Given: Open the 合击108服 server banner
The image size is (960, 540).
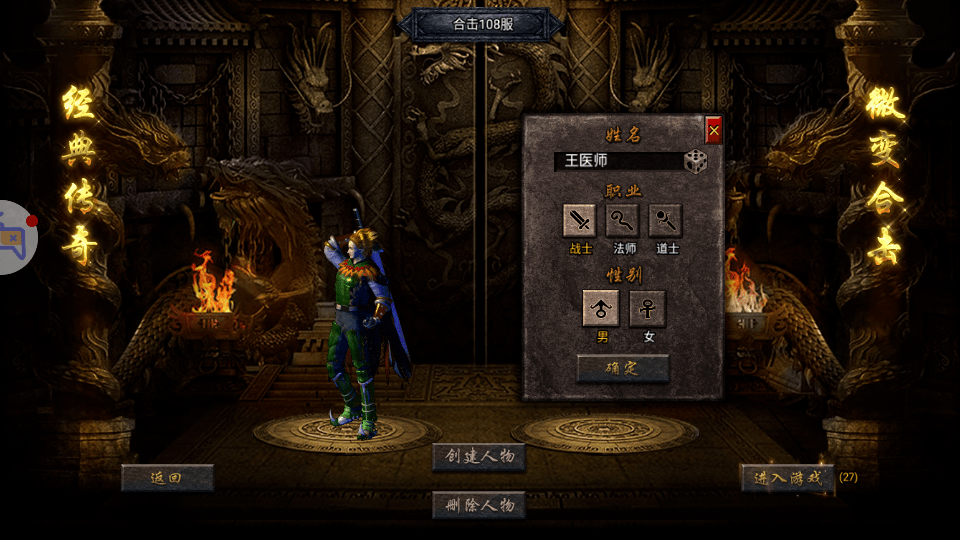Looking at the screenshot, I should click(x=480, y=24).
